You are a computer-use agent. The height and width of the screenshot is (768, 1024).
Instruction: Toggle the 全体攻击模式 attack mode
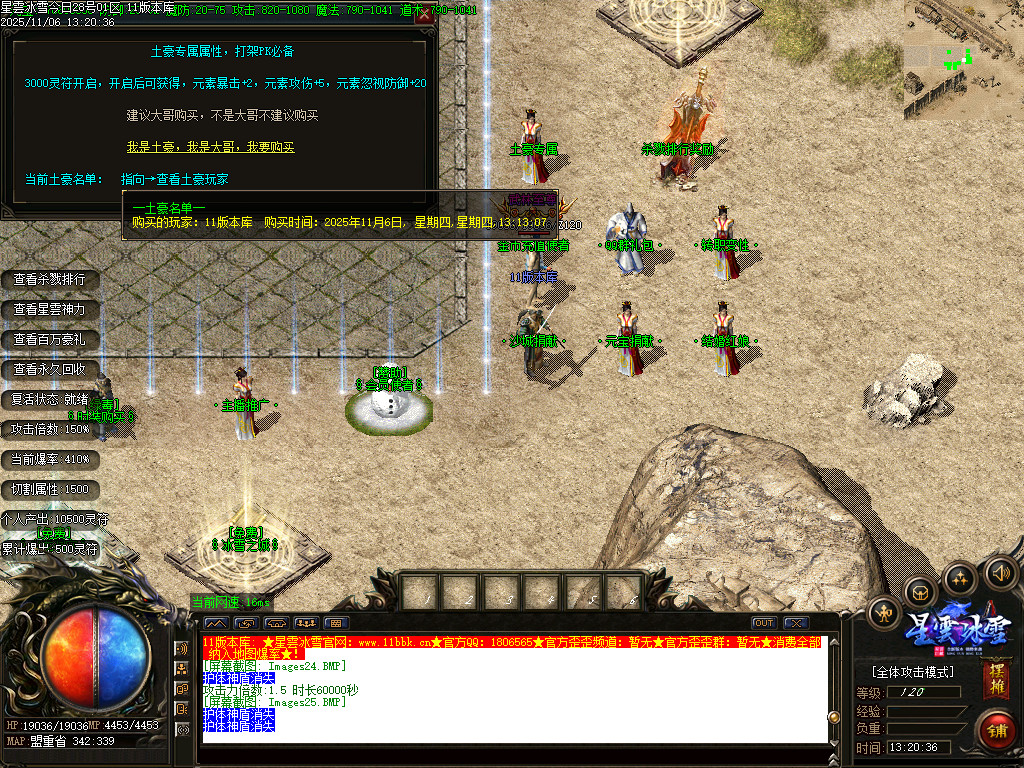tap(913, 672)
